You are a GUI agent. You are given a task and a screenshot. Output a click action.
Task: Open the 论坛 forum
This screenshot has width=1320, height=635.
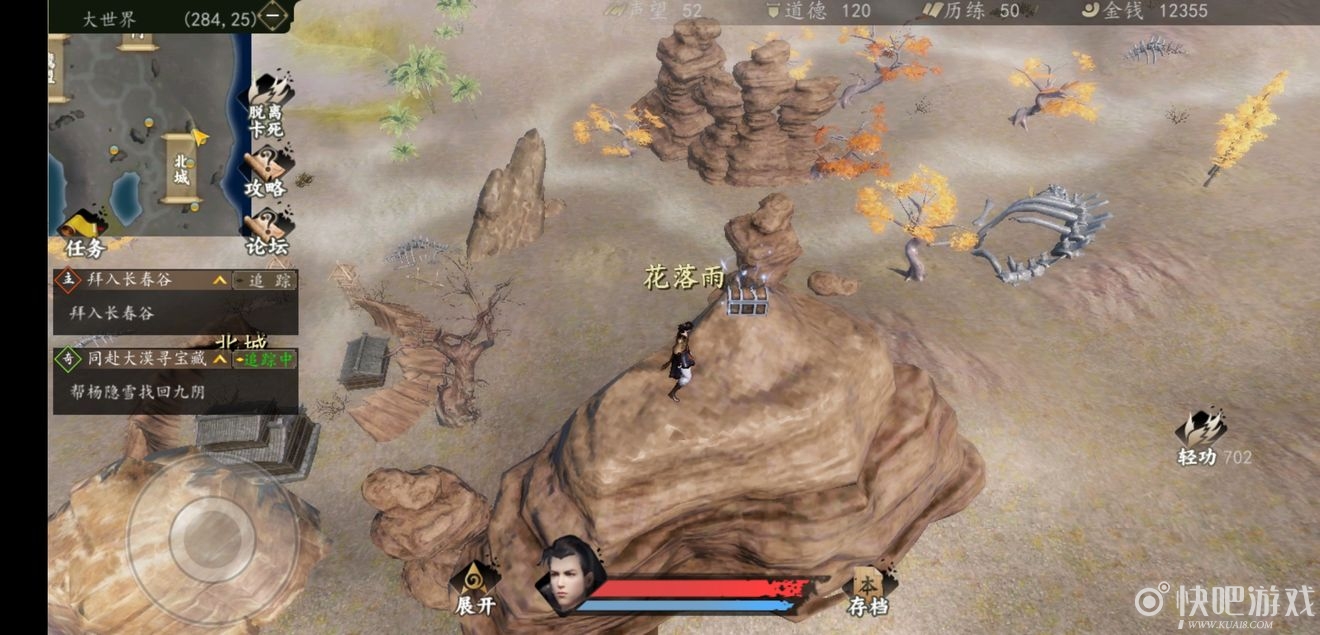[x=266, y=233]
